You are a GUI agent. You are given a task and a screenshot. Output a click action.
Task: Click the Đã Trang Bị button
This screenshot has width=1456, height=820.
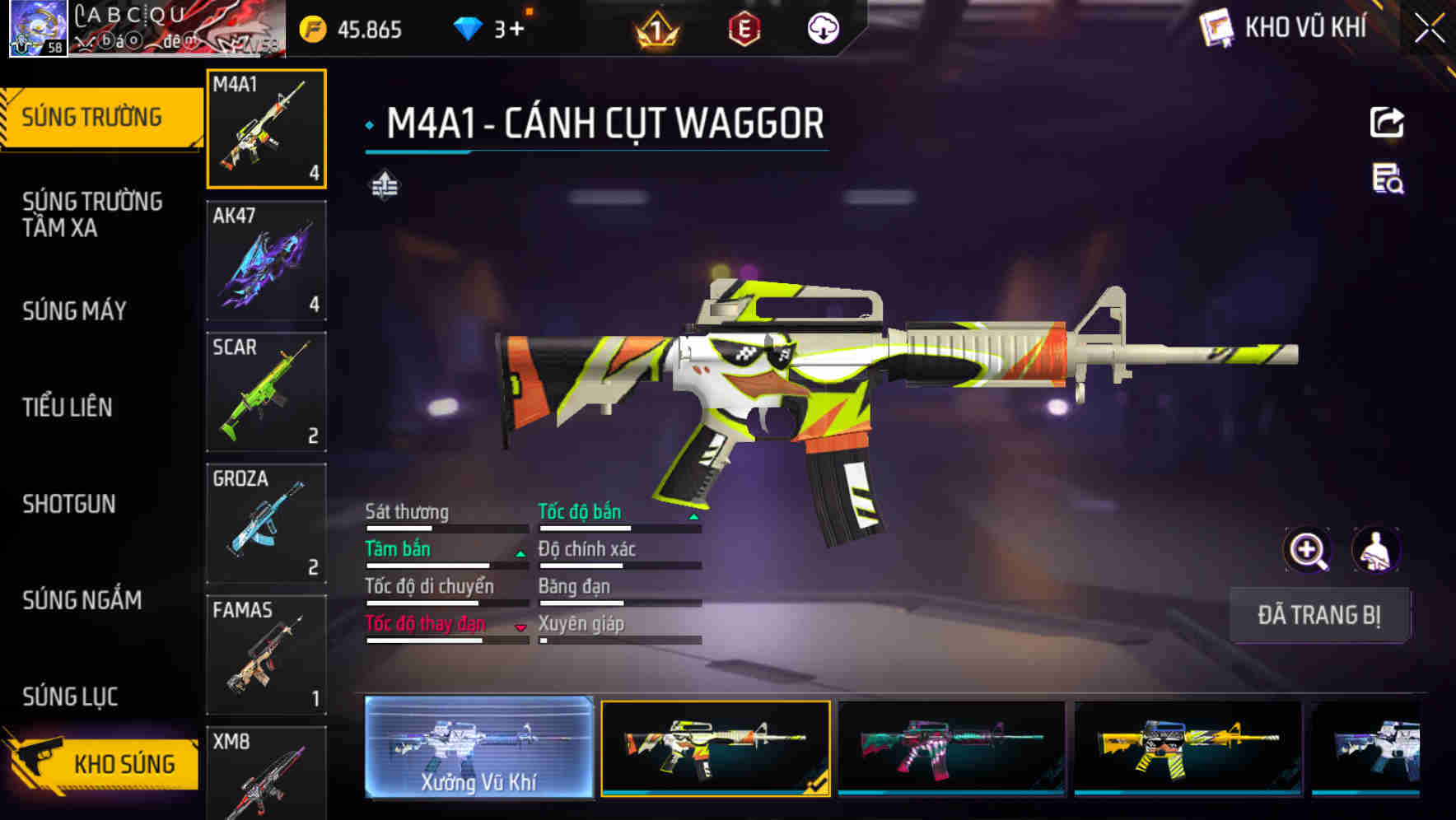(1318, 615)
